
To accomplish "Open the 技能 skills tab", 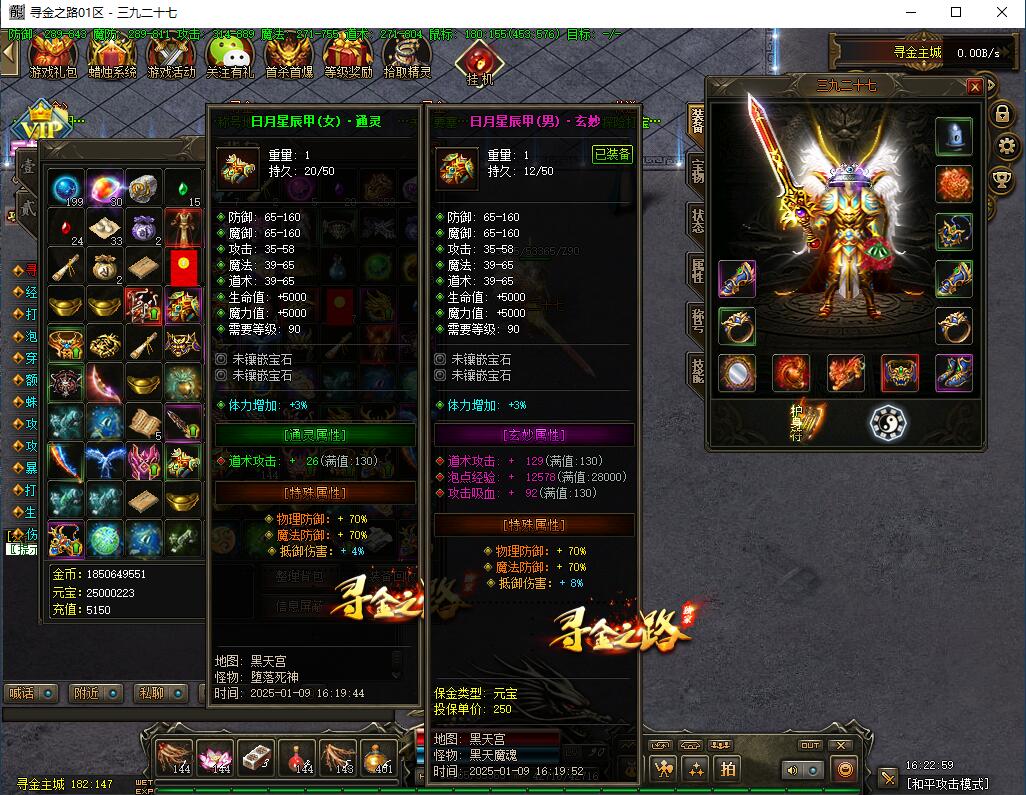I will (x=696, y=369).
